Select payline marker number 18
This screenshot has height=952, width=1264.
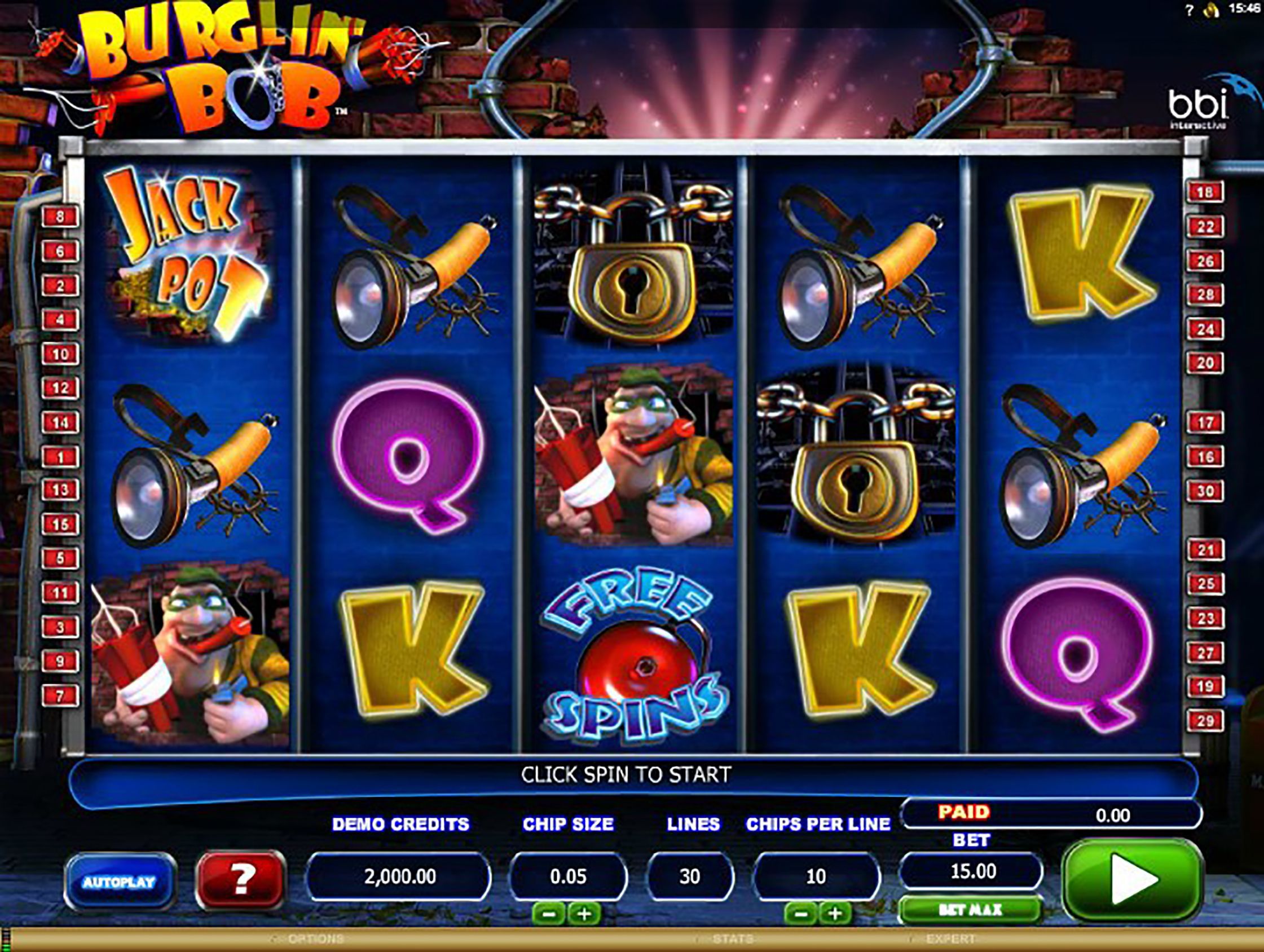pos(1205,192)
